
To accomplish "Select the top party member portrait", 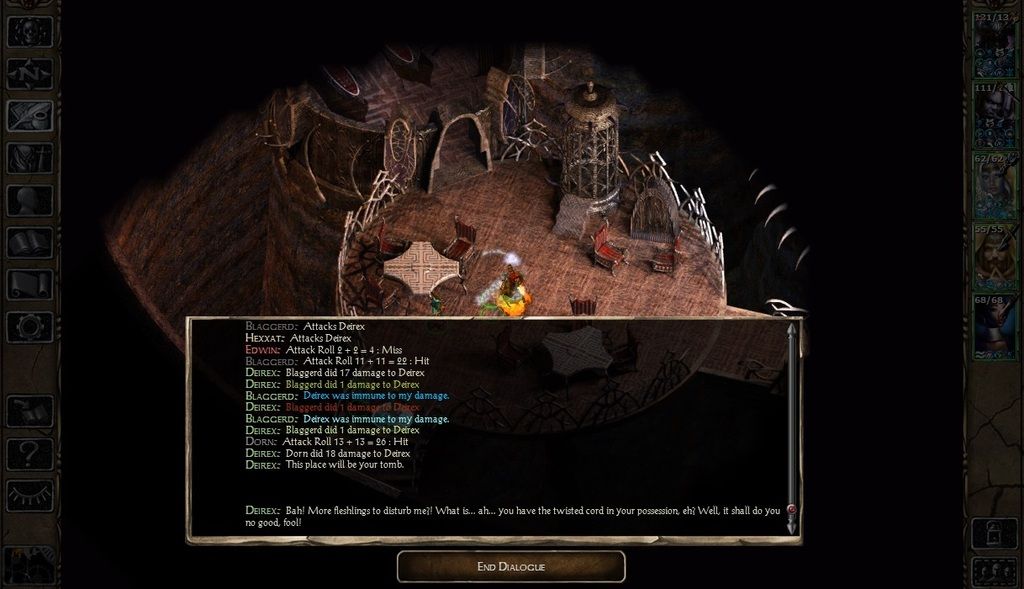I will point(996,46).
